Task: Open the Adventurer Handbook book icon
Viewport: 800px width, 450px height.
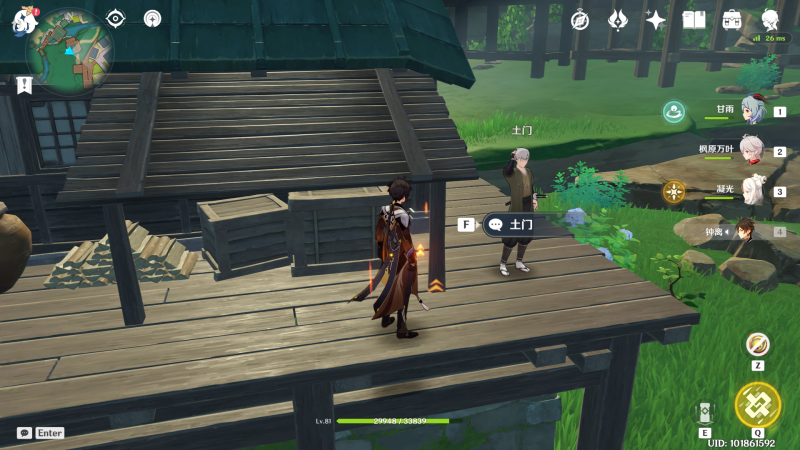Action: 694,19
